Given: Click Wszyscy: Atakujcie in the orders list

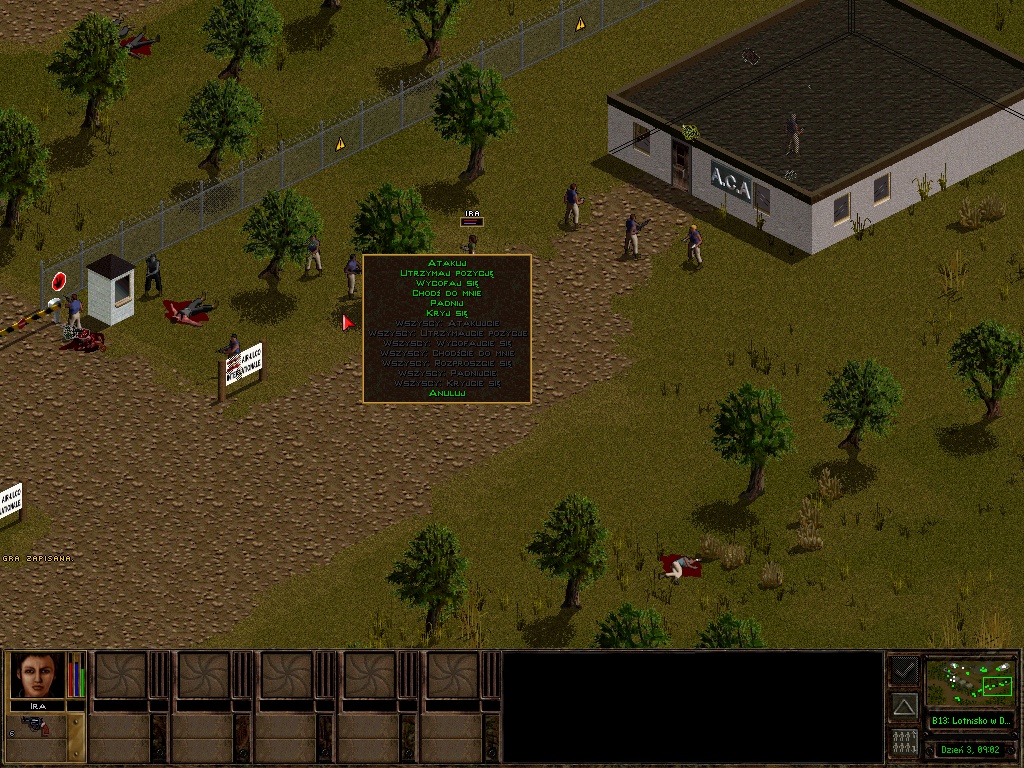Looking at the screenshot, I should point(447,323).
